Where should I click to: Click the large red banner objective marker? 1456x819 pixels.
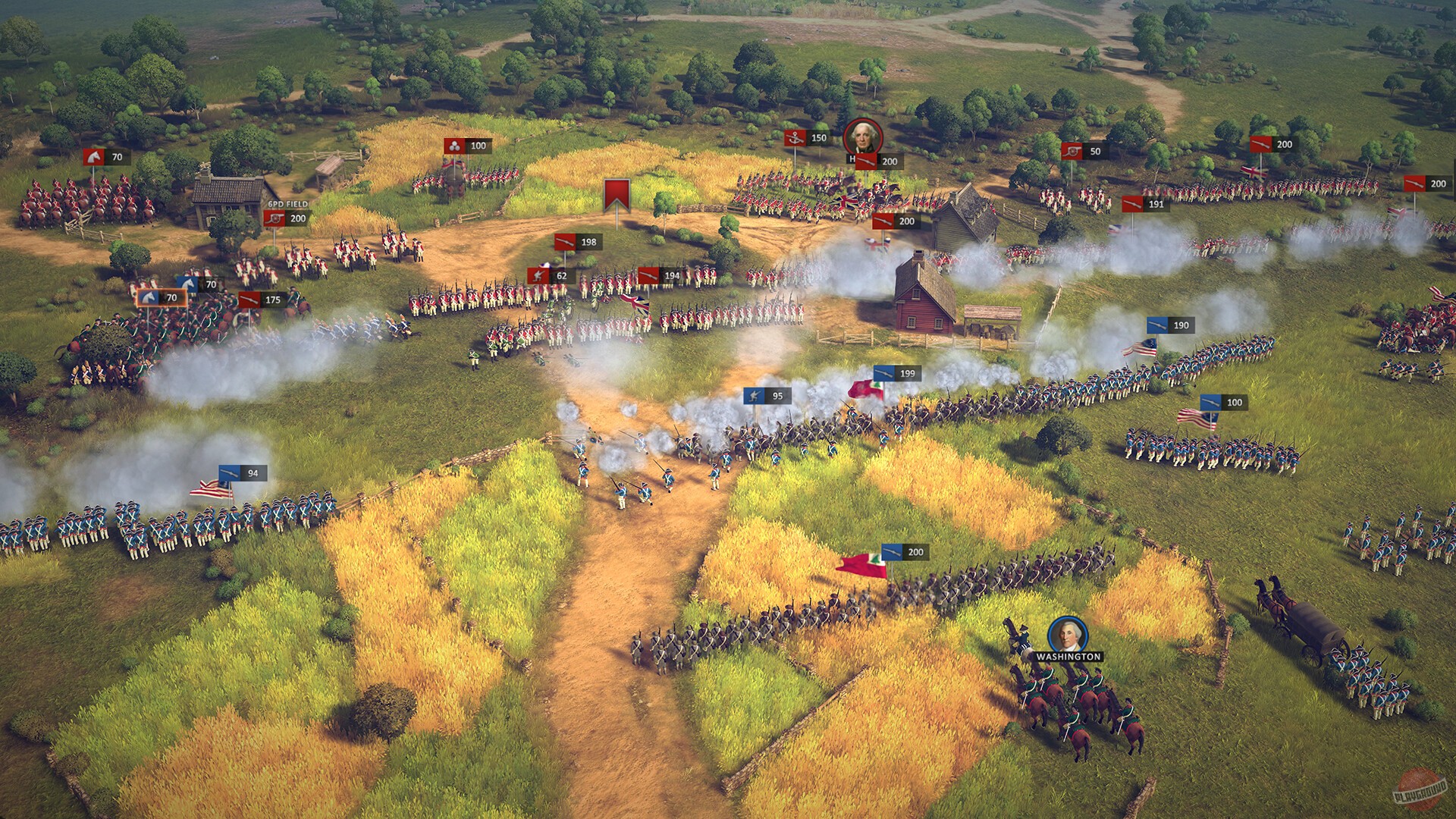[617, 196]
